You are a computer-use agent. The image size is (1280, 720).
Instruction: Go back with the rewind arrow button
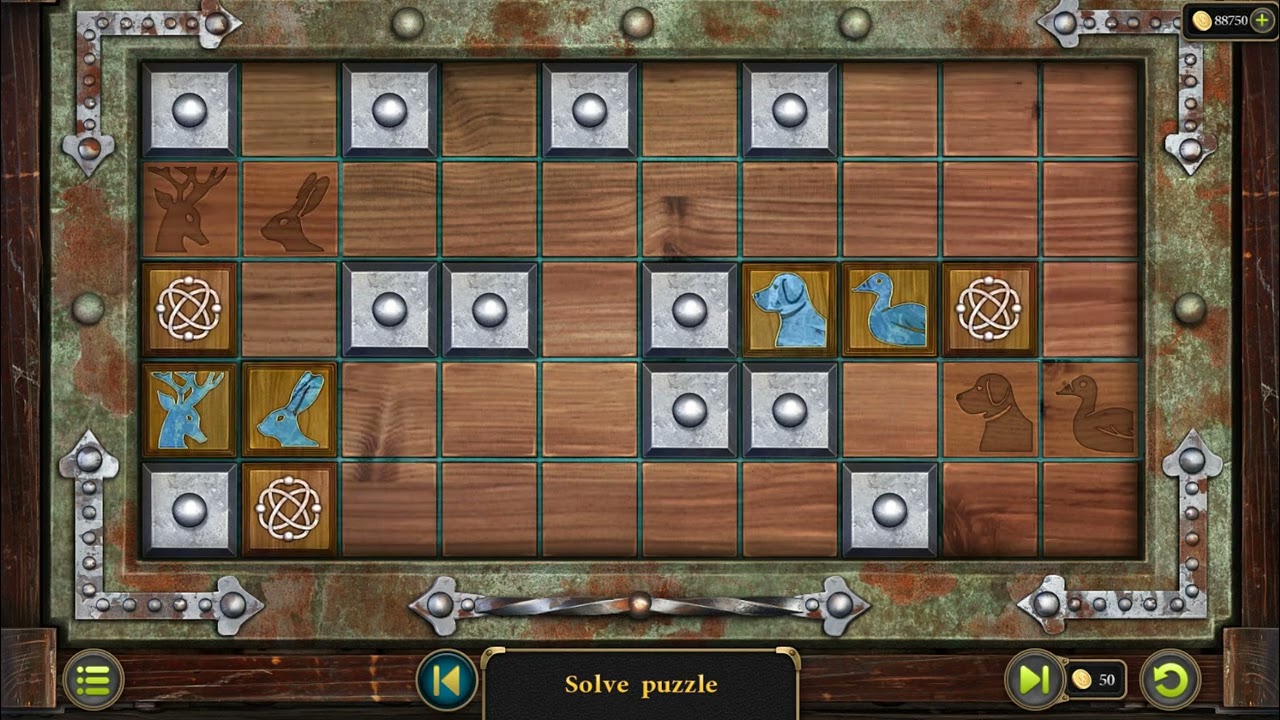446,681
